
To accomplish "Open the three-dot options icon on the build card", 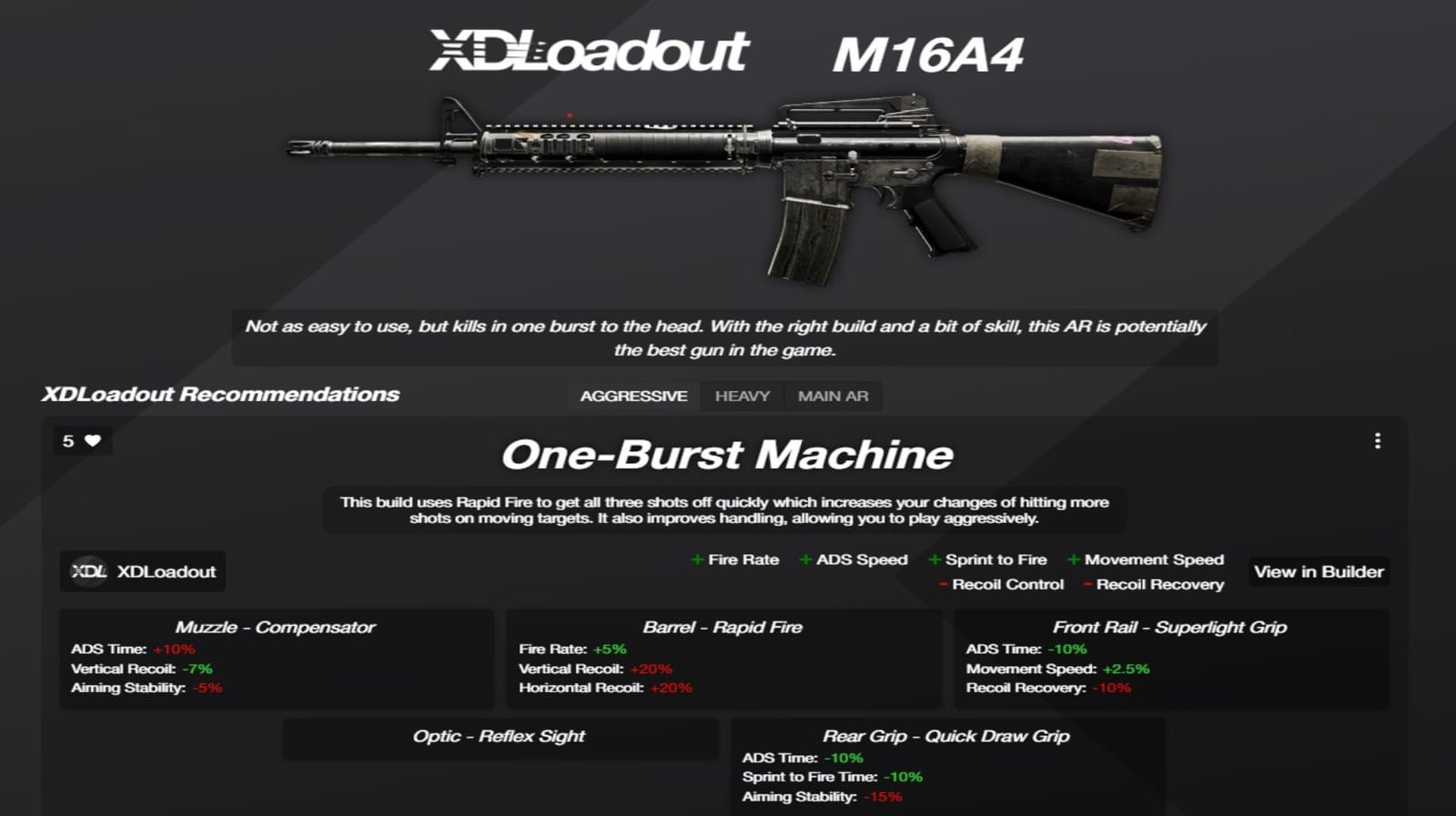I will coord(1378,439).
